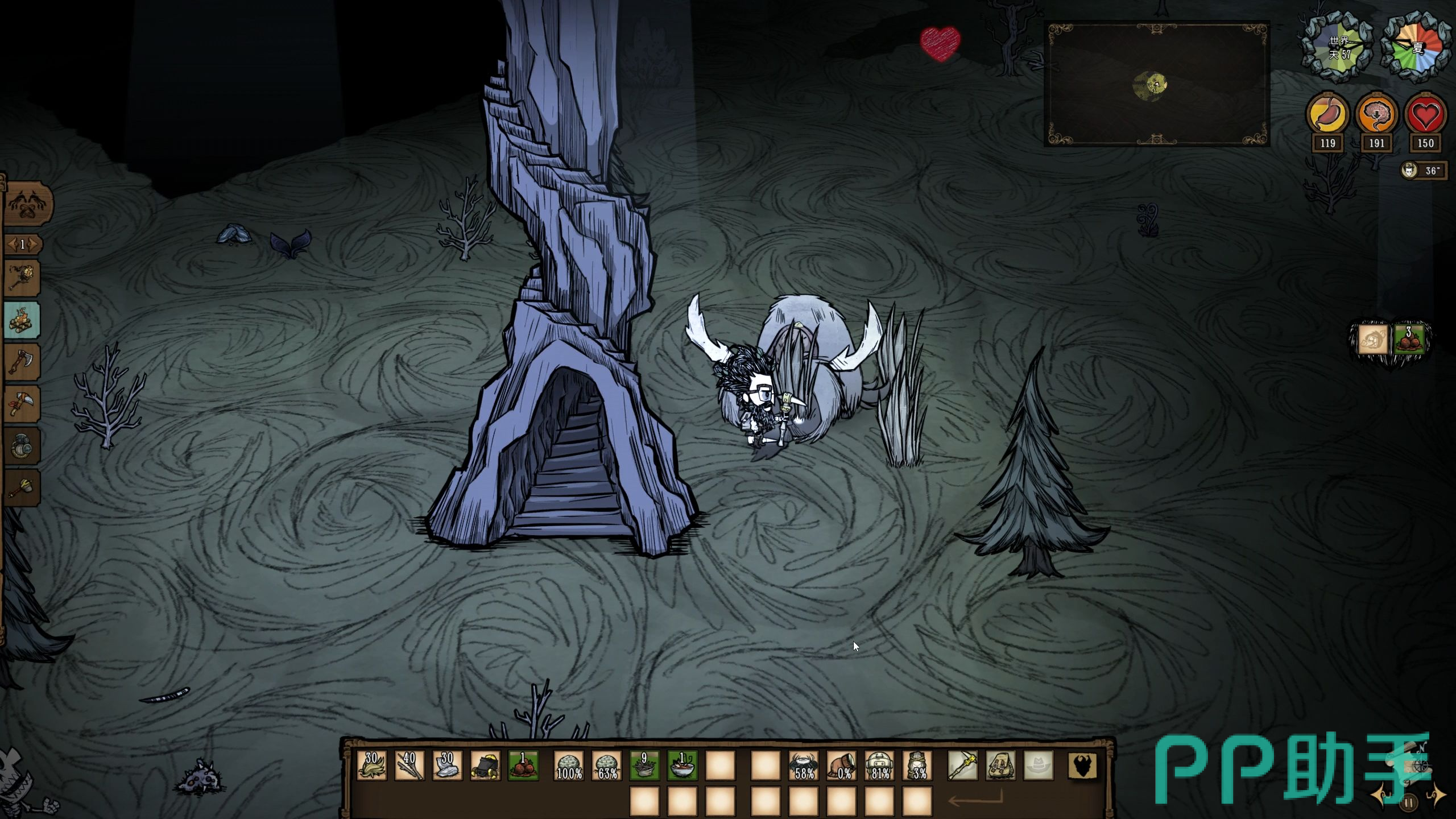Click the minimap panel
The width and height of the screenshot is (1456, 819).
[1156, 84]
